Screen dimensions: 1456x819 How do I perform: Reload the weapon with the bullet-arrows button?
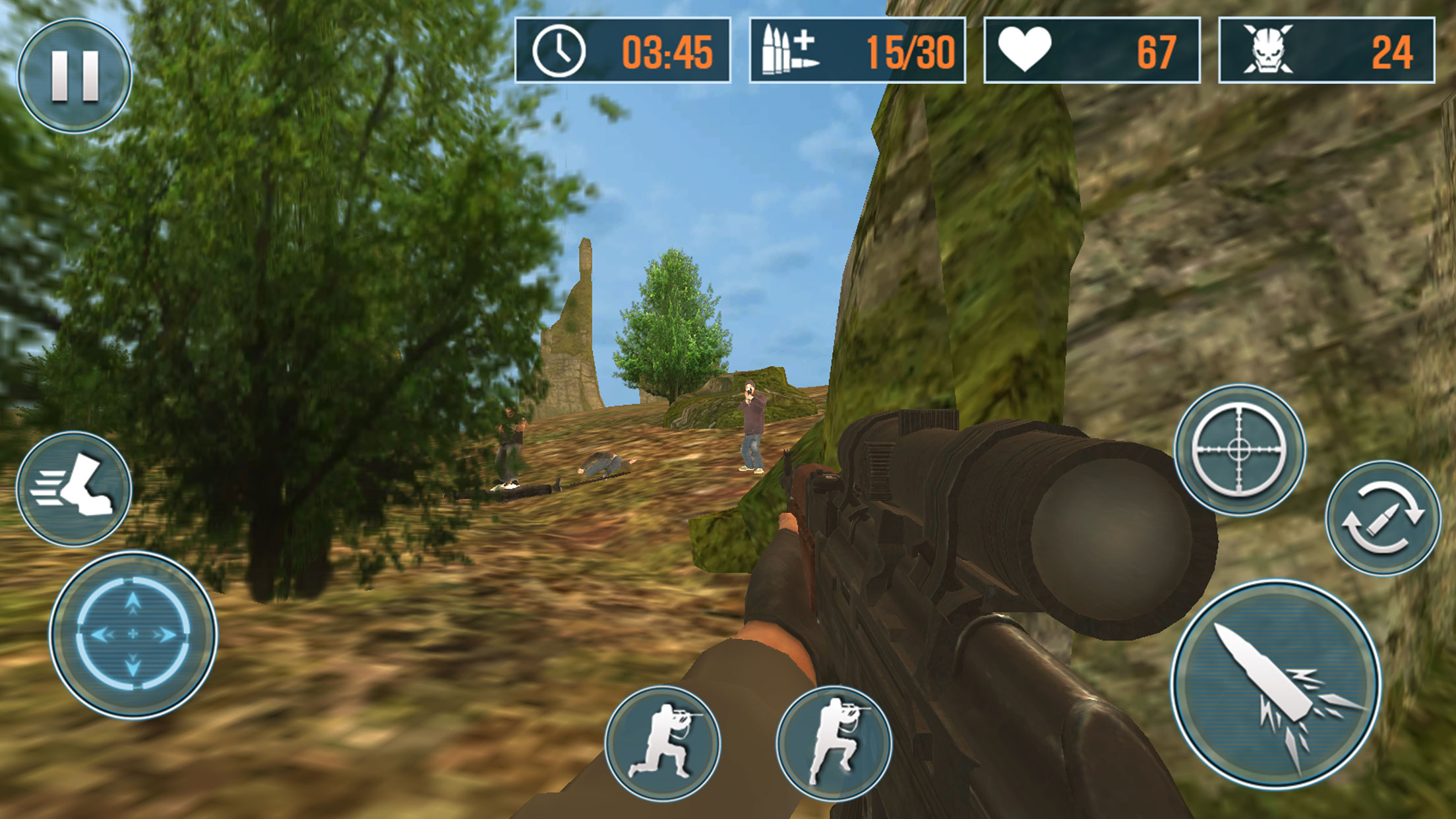1383,518
